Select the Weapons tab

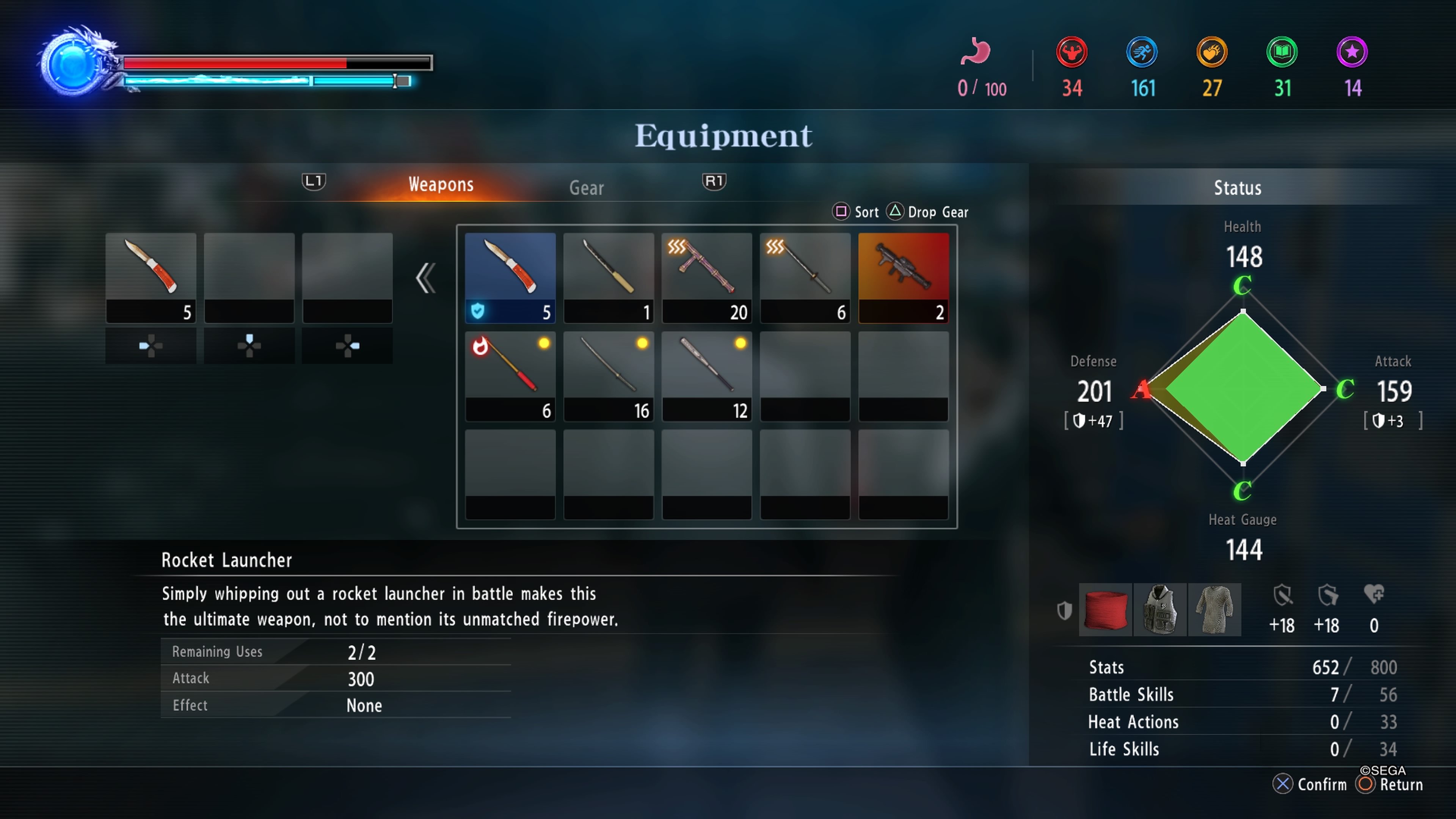tap(441, 185)
